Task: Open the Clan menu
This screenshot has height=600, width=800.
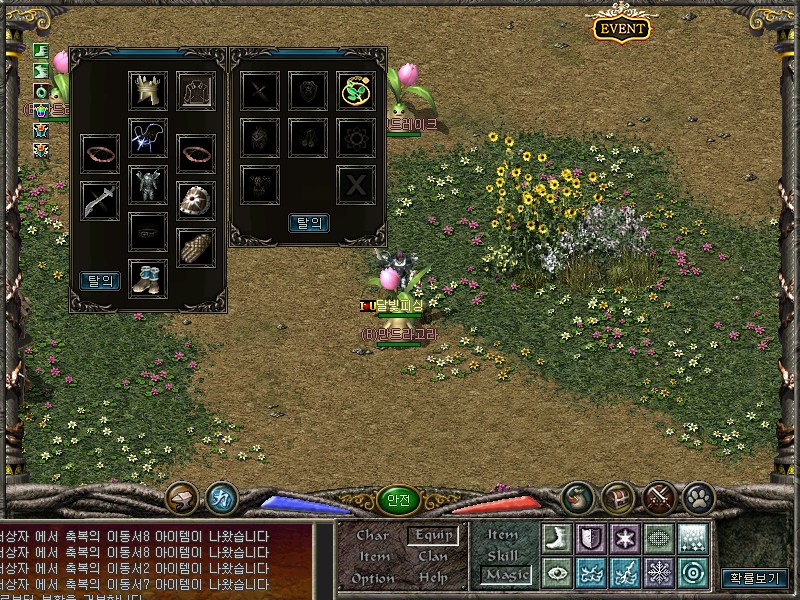Action: point(432,556)
